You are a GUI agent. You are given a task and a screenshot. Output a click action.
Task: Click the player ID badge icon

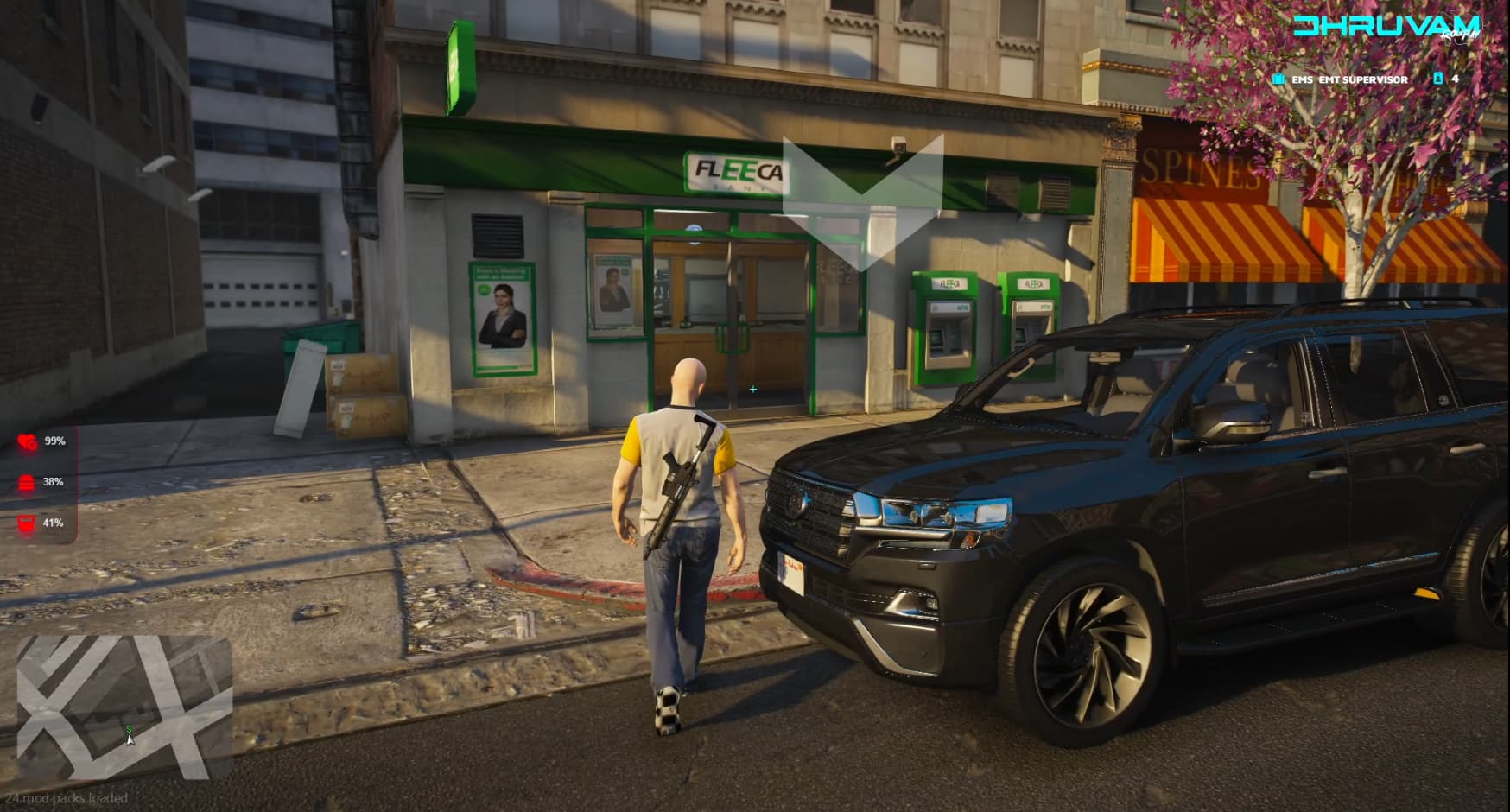pos(1438,79)
